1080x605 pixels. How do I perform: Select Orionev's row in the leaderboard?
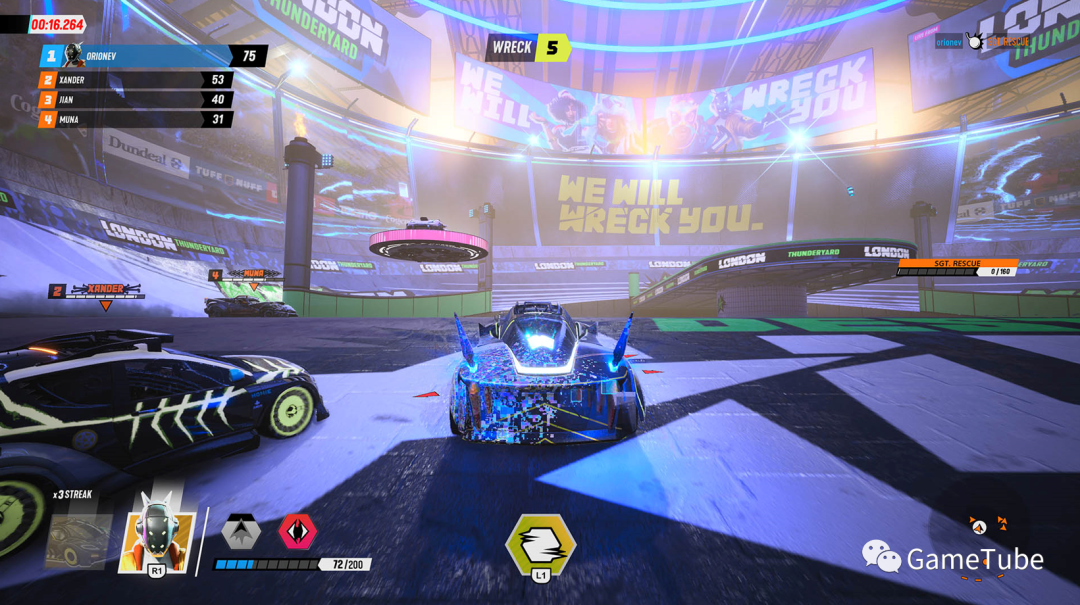click(x=150, y=56)
